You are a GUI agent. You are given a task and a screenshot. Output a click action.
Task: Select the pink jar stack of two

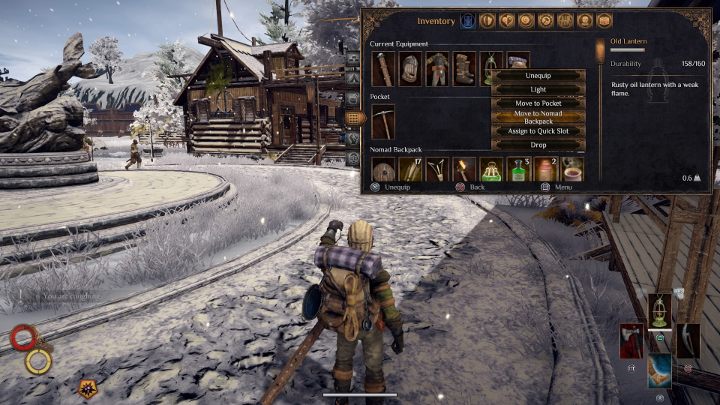pos(544,171)
